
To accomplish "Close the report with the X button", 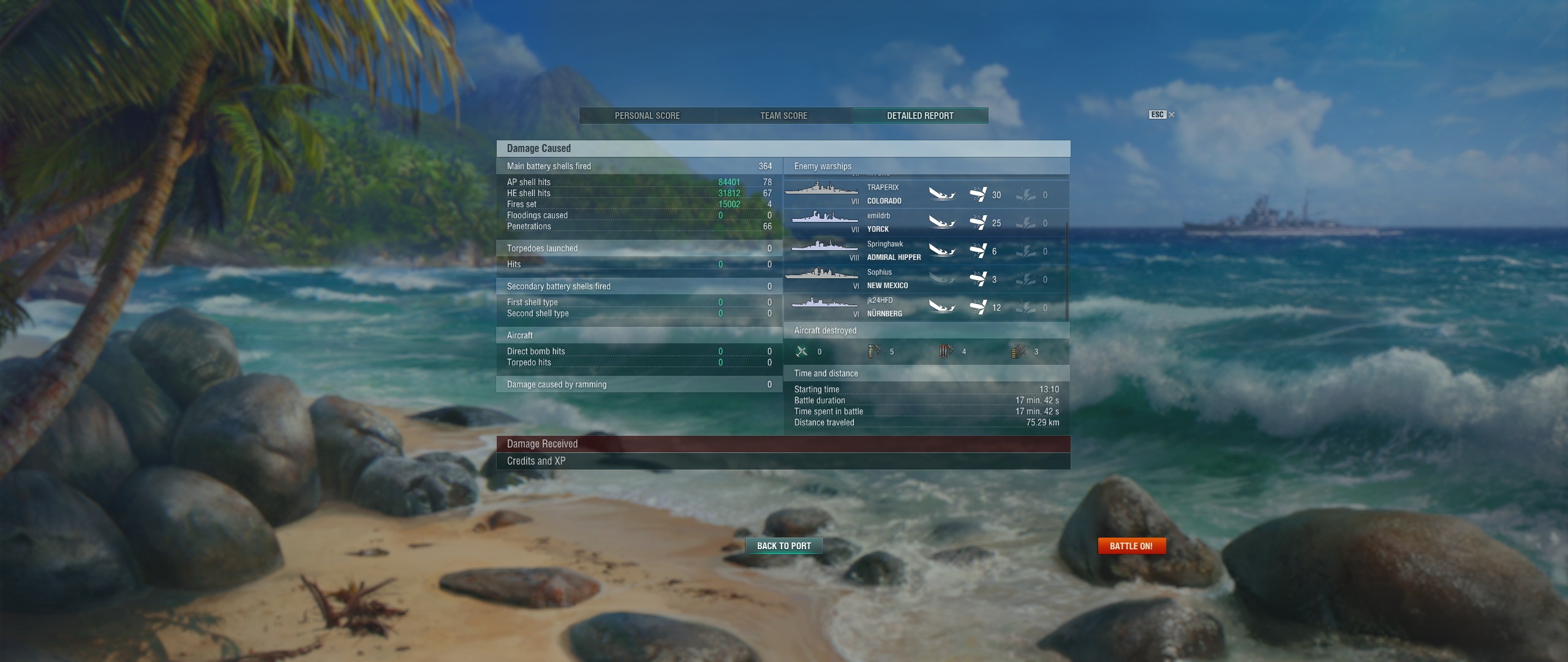I will [1171, 115].
